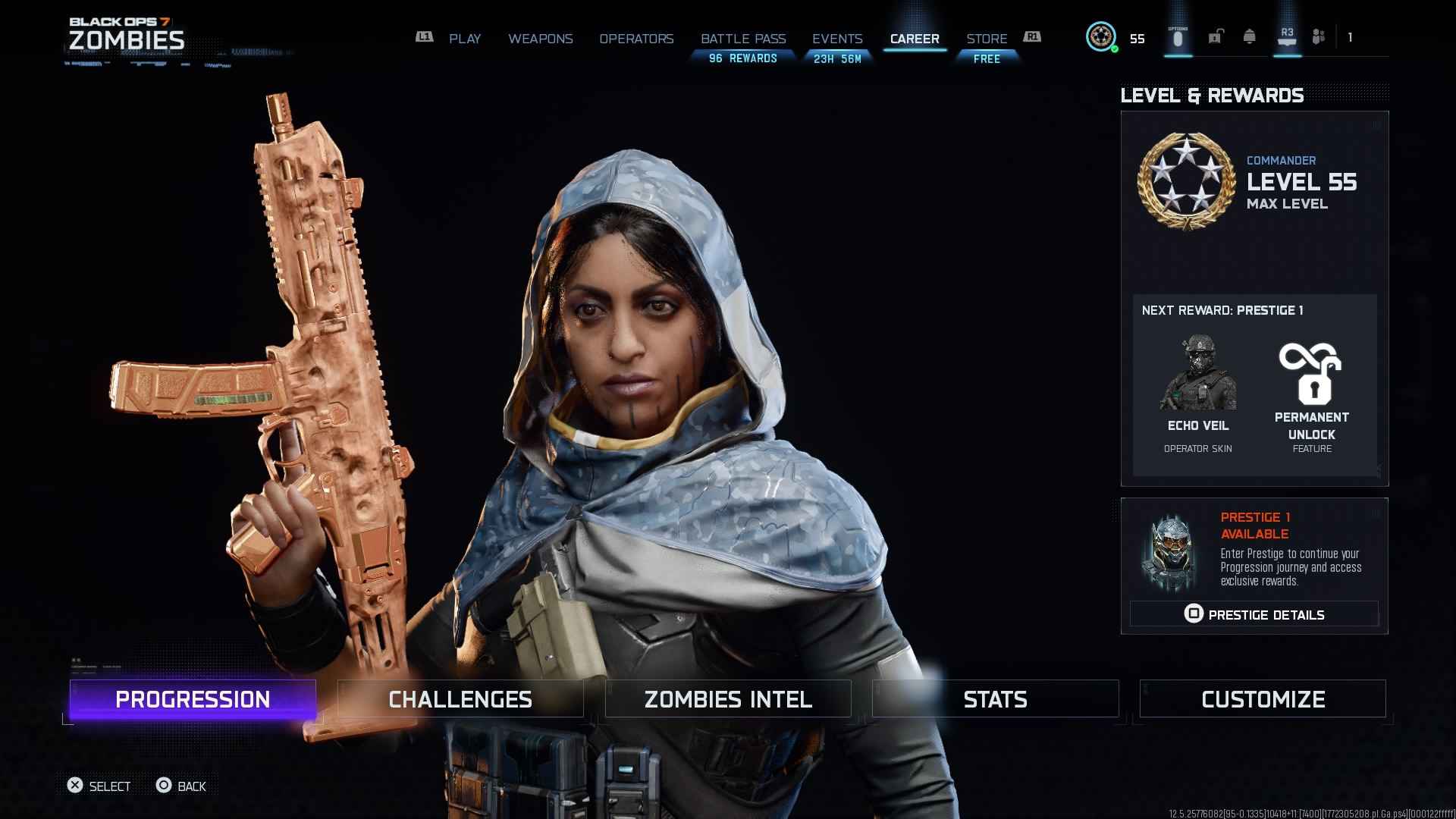Click the FREE badge under Store

[x=986, y=59]
